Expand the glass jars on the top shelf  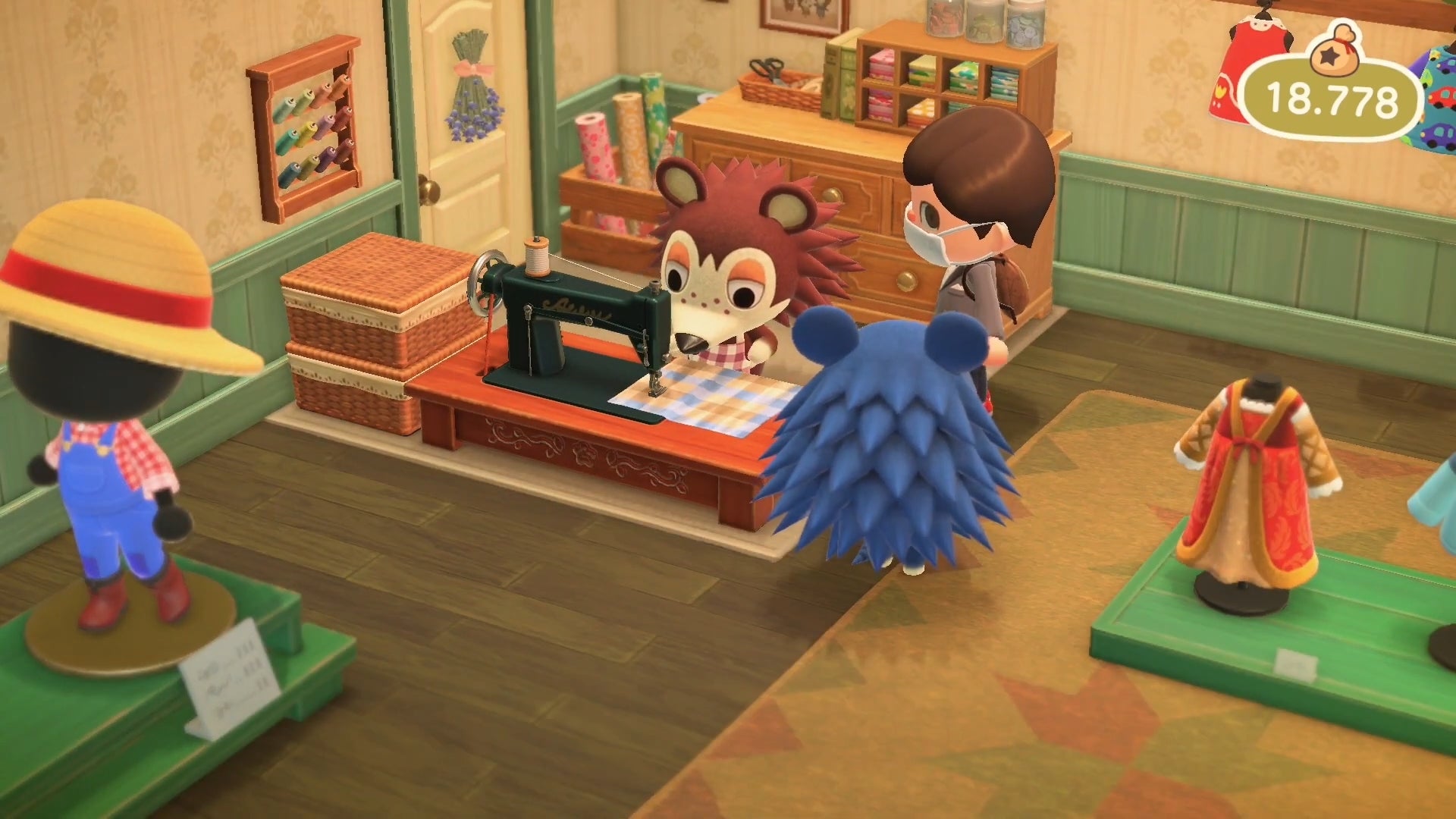click(x=978, y=23)
